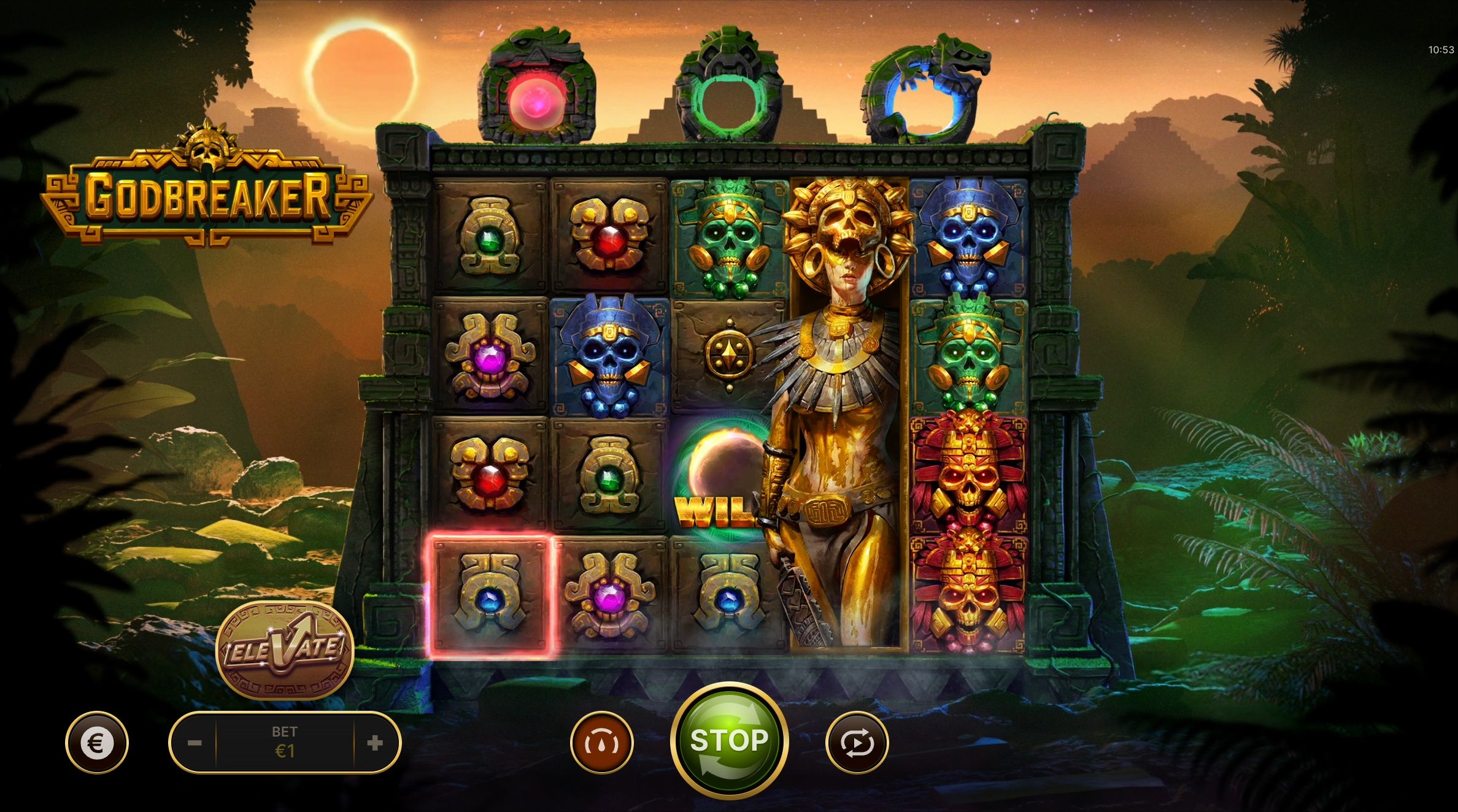Click the blue skull symbol with gold earrings
1458x812 pixels.
click(607, 356)
